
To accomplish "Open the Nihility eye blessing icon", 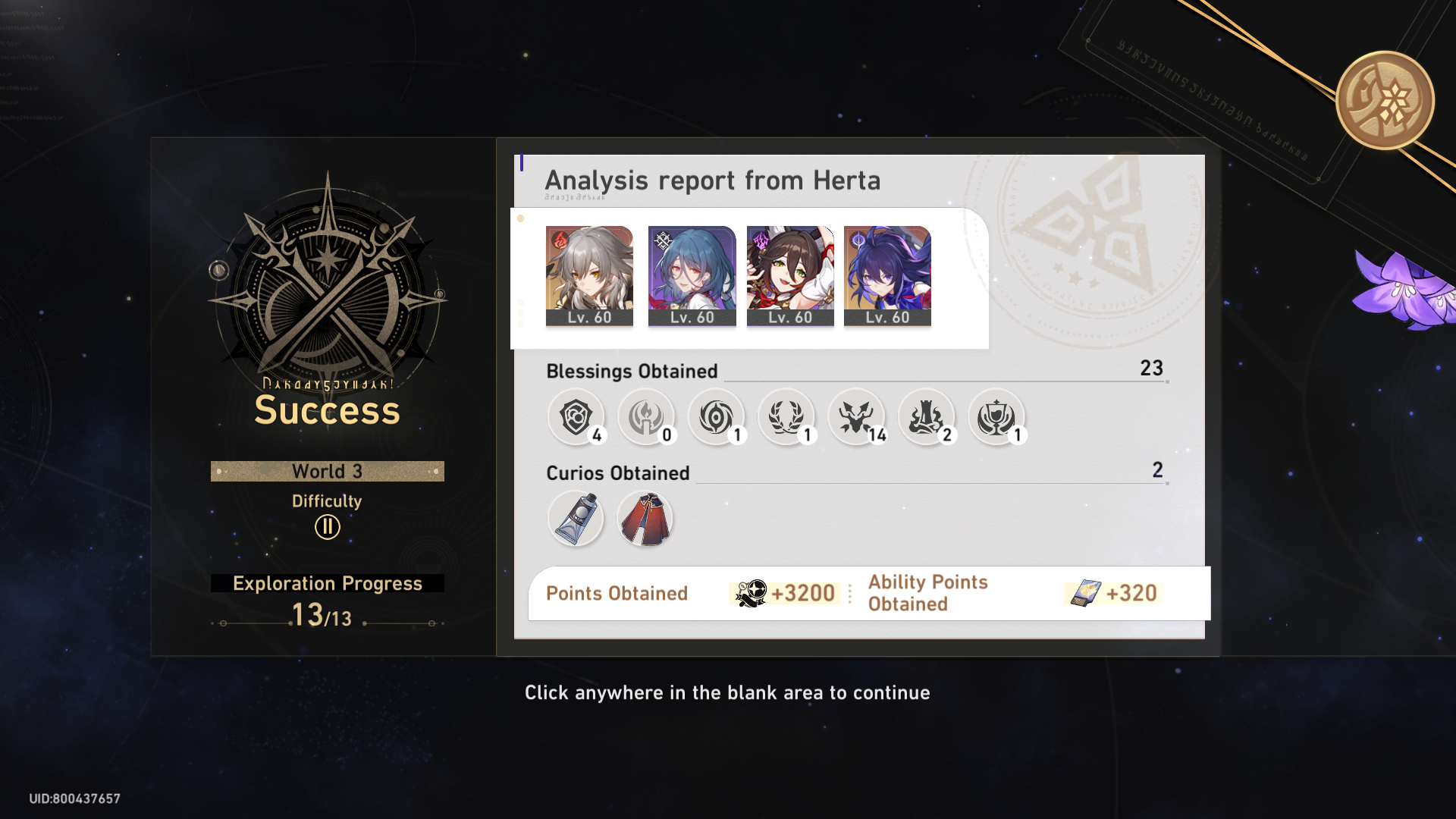I will [717, 417].
